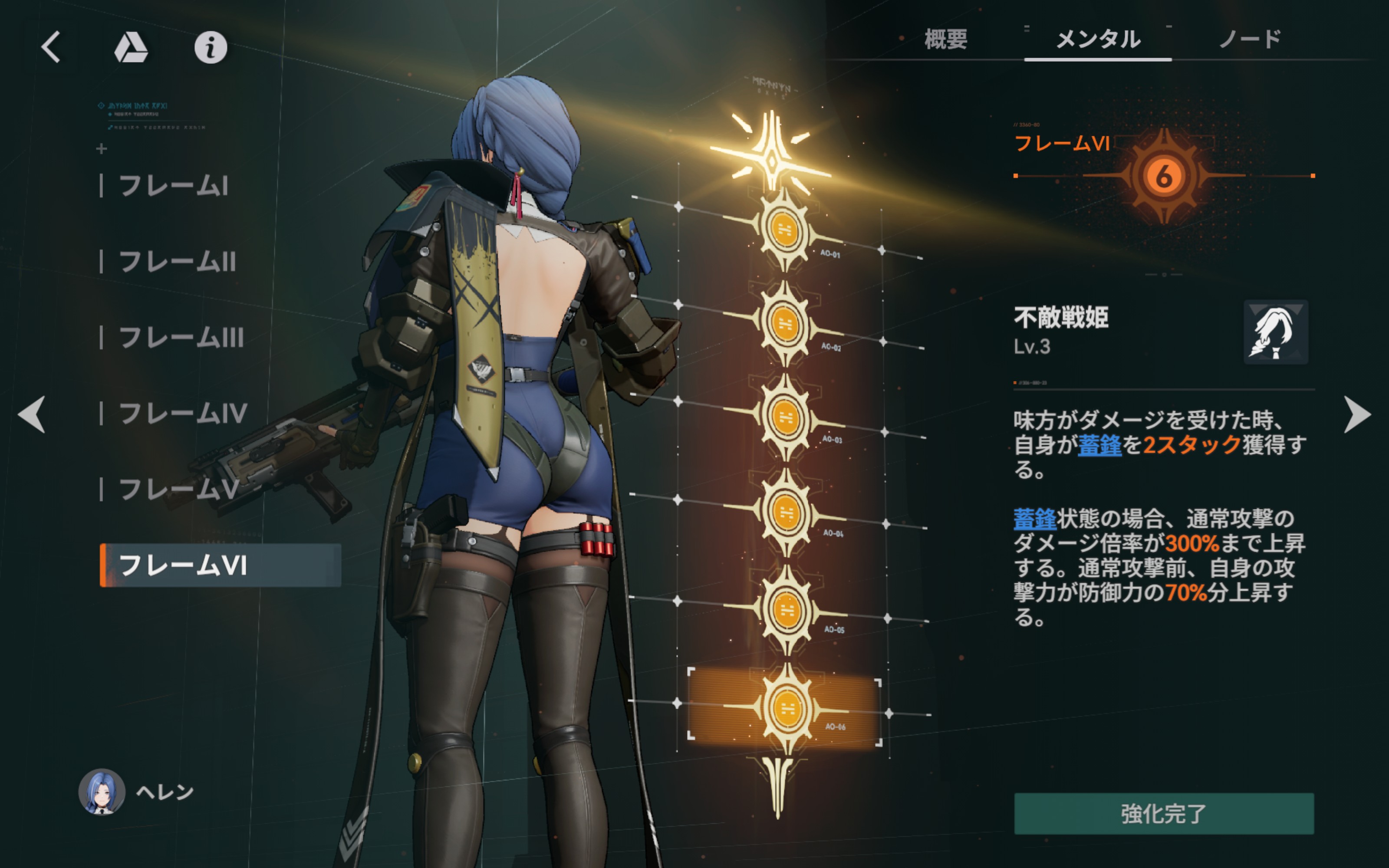Open the フレームV entry

178,490
